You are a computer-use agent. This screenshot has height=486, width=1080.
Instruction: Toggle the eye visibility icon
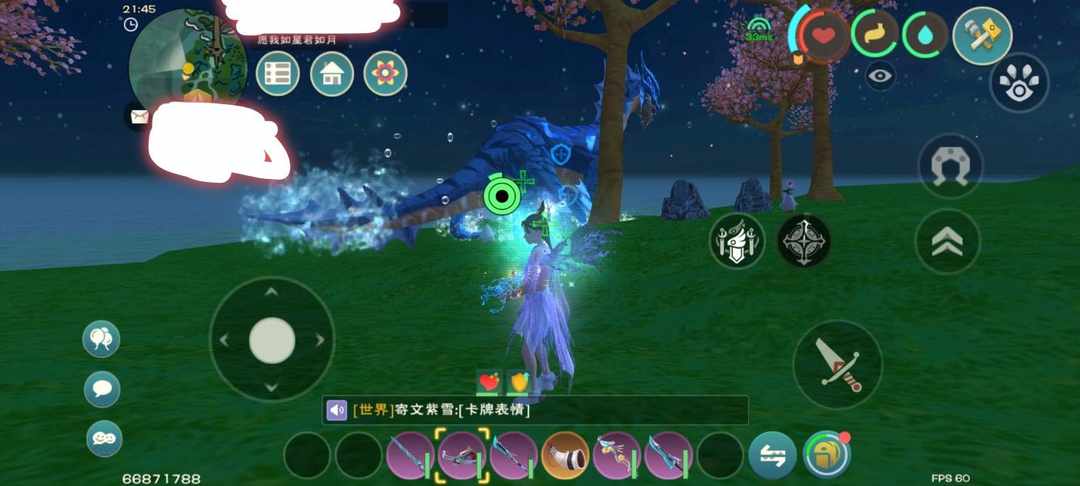click(x=880, y=76)
